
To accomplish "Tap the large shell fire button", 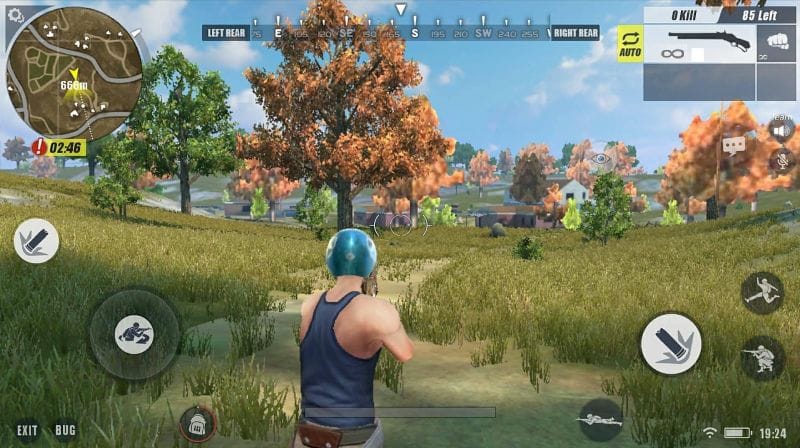I will click(x=670, y=344).
